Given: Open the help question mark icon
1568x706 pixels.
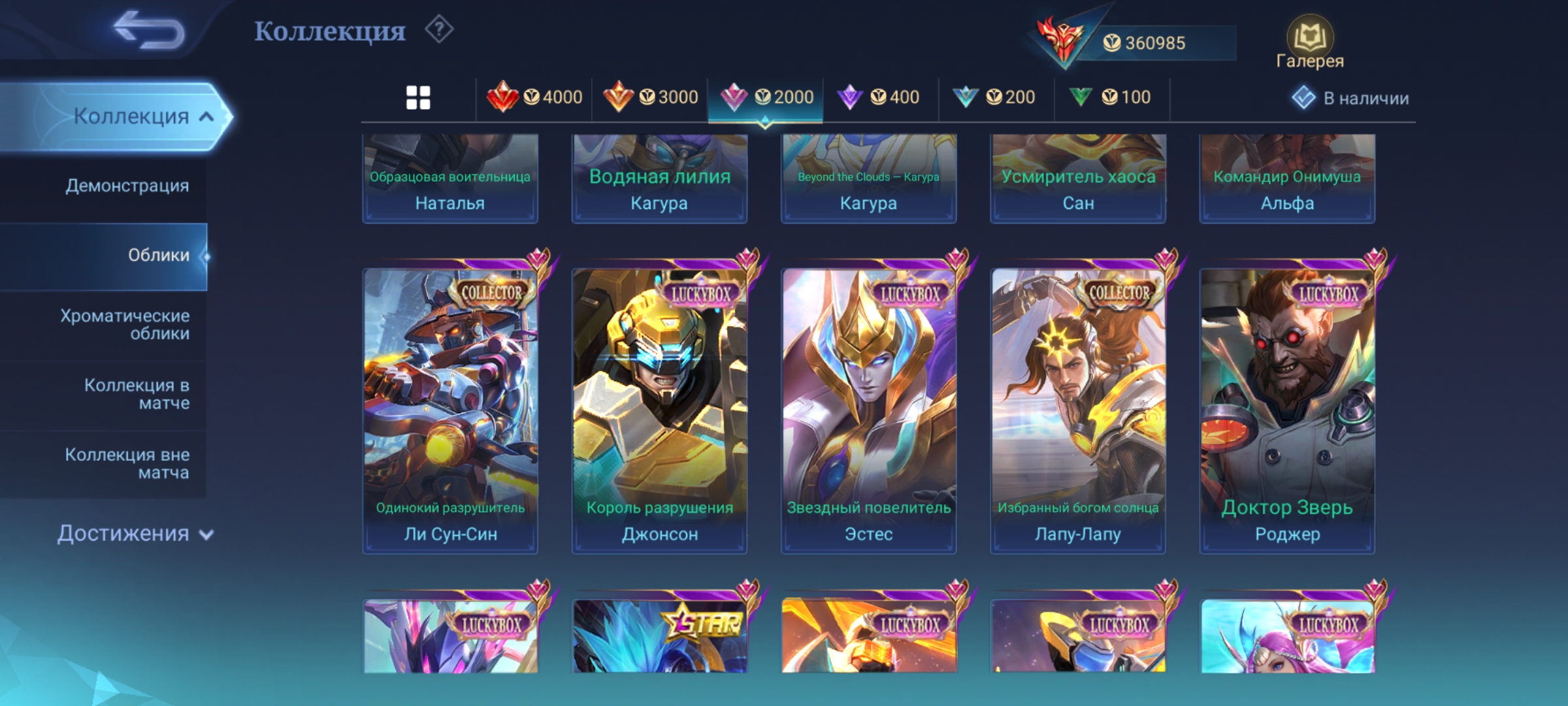Looking at the screenshot, I should (x=439, y=30).
